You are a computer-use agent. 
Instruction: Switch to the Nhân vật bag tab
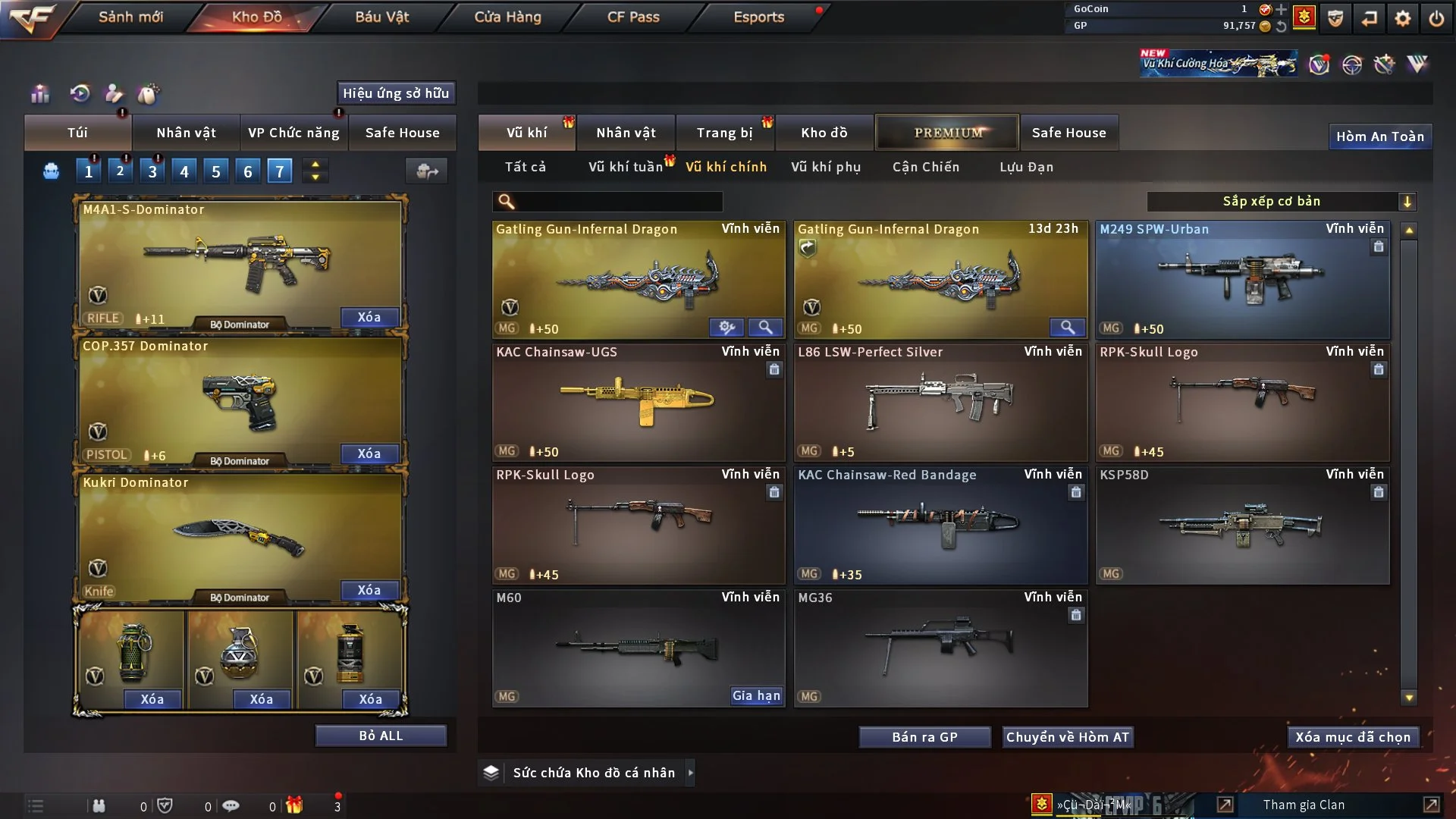(186, 133)
